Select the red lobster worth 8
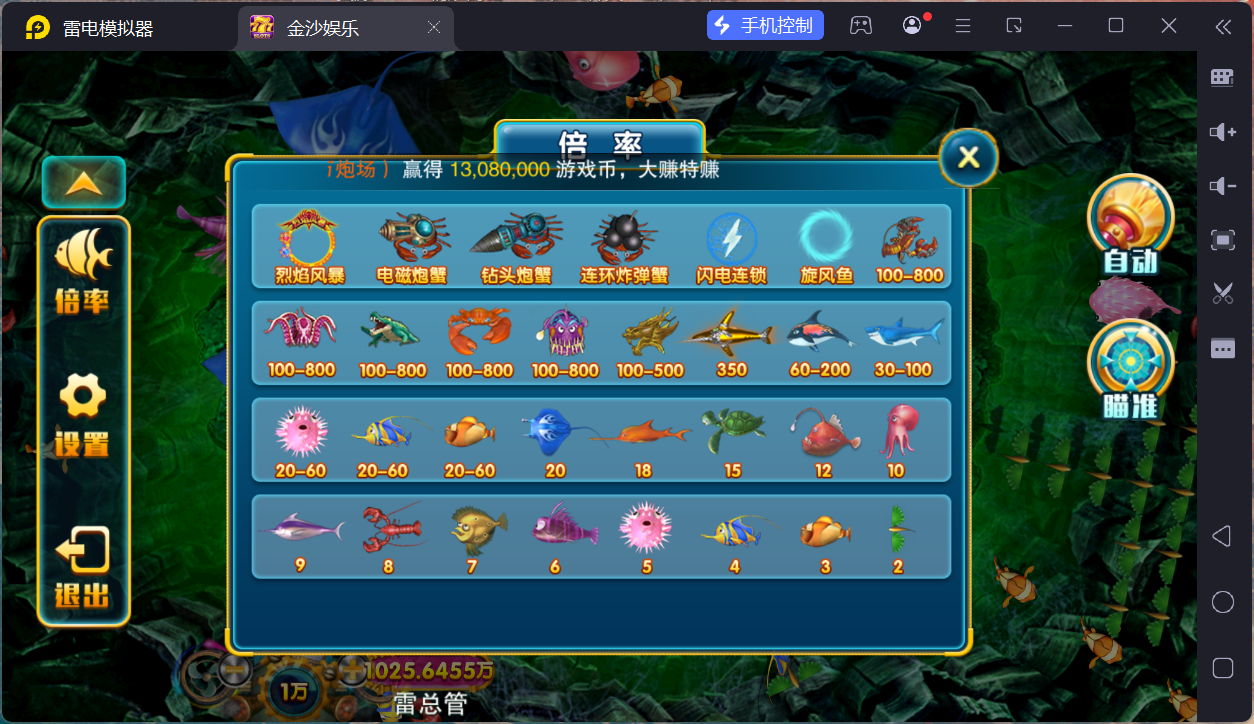Image resolution: width=1254 pixels, height=724 pixels. pyautogui.click(x=389, y=530)
